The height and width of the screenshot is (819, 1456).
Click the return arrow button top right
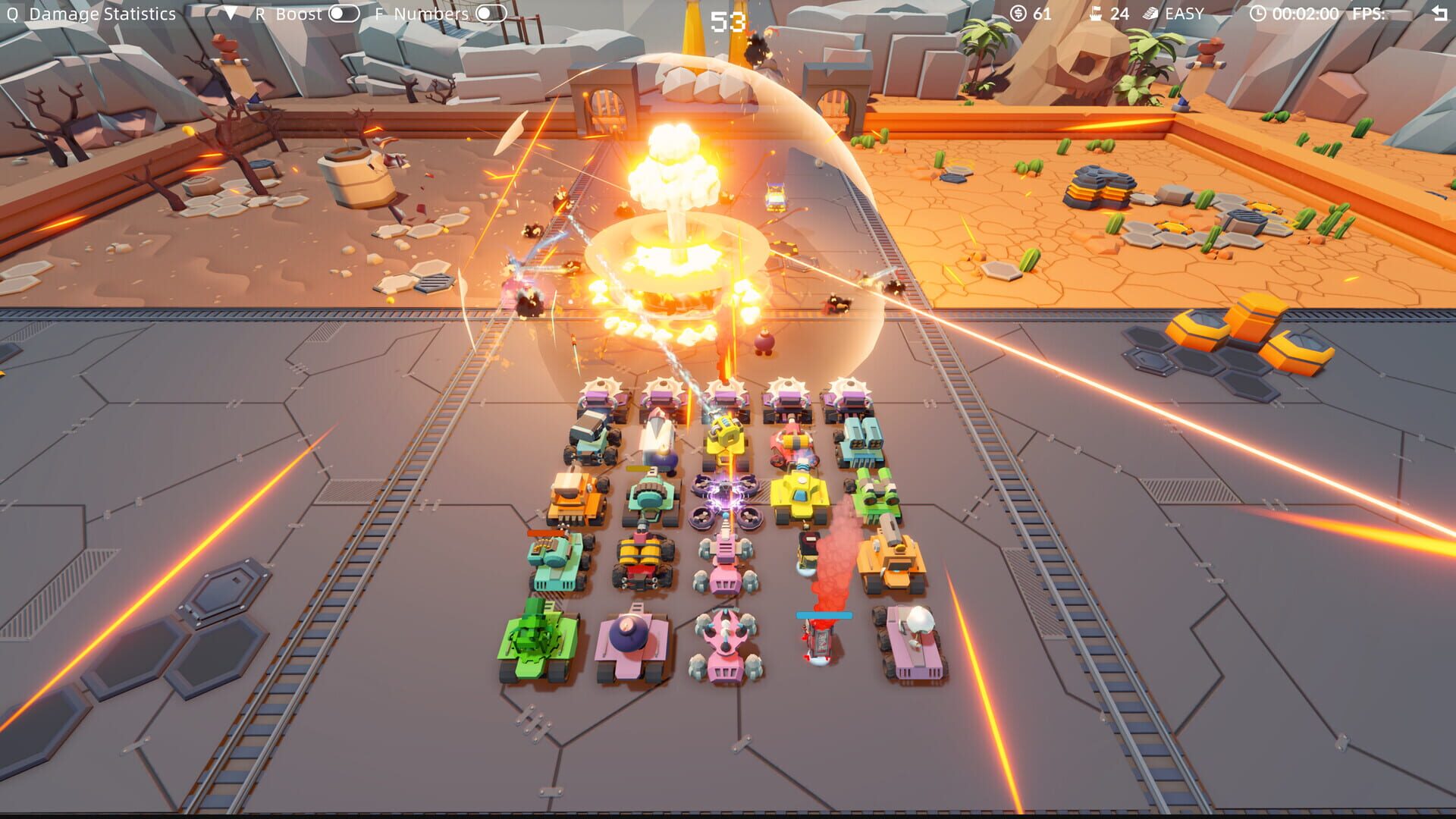[1440, 11]
